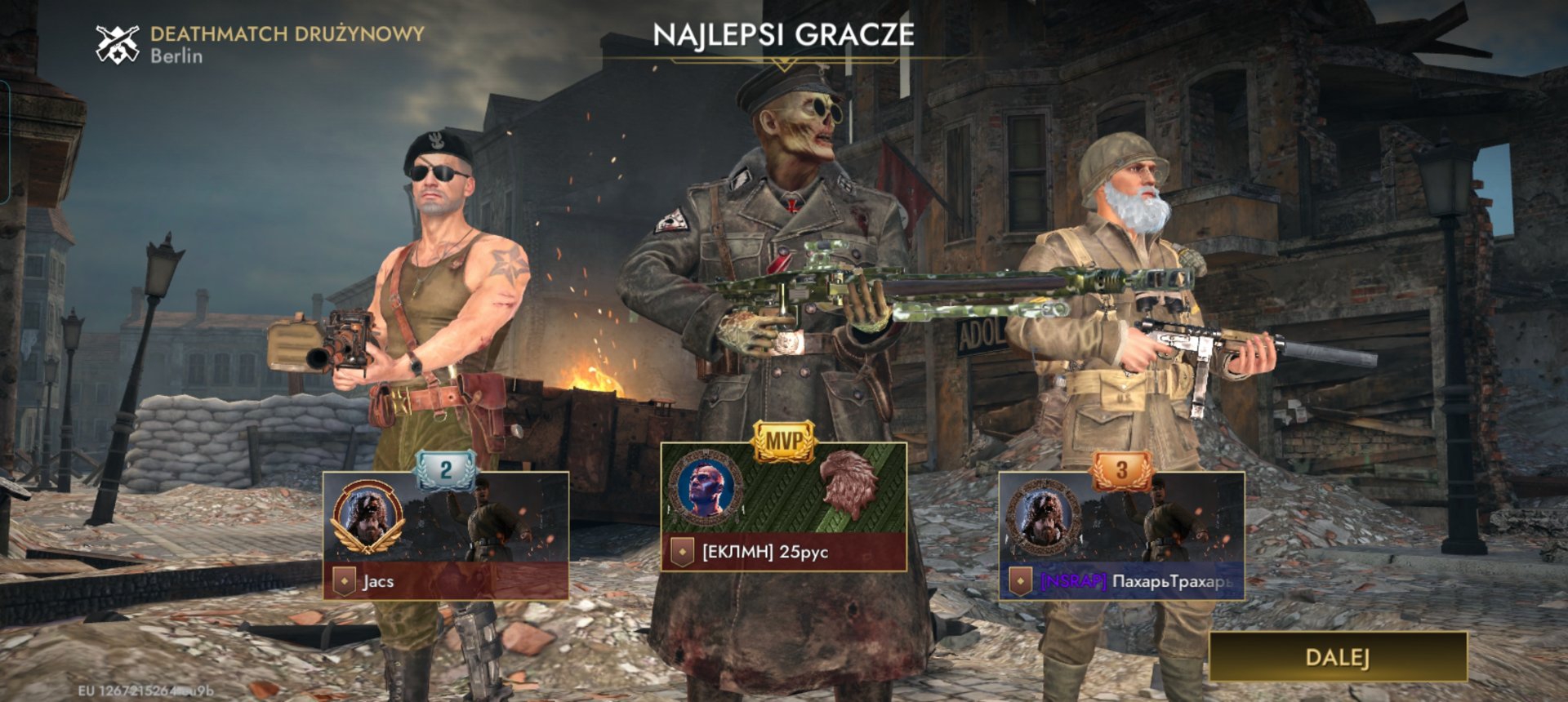Click the MVP player's round avatar
Viewport: 1568px width, 702px height.
tap(705, 487)
